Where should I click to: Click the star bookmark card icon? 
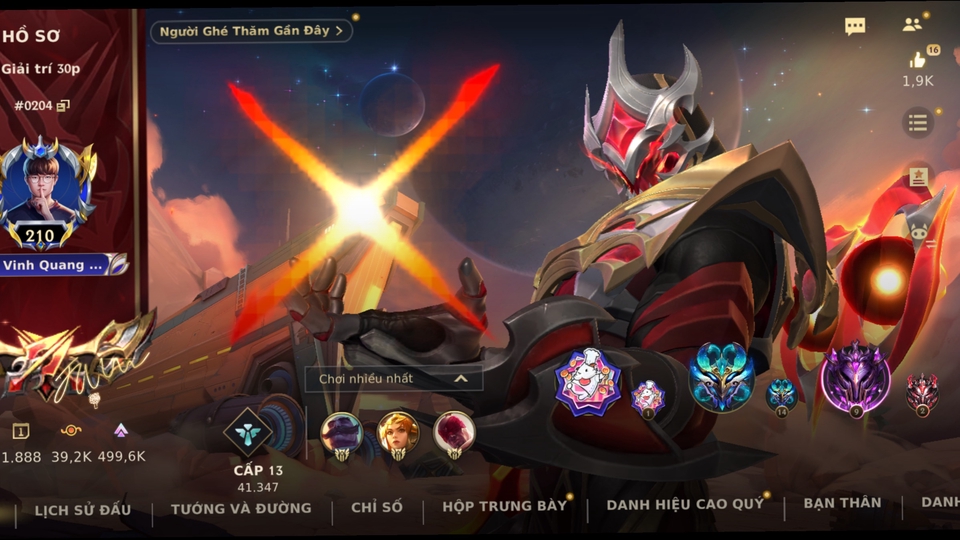point(918,177)
